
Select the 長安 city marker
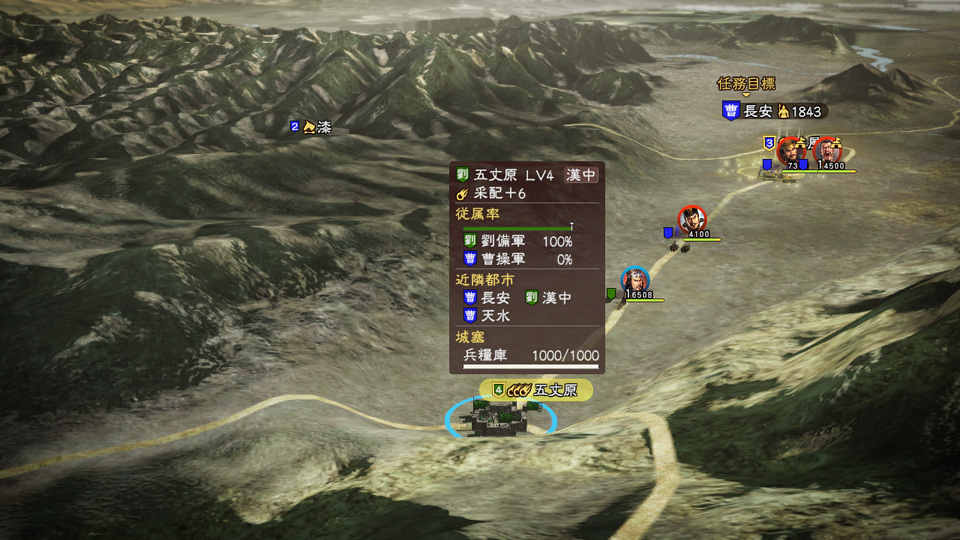[773, 111]
